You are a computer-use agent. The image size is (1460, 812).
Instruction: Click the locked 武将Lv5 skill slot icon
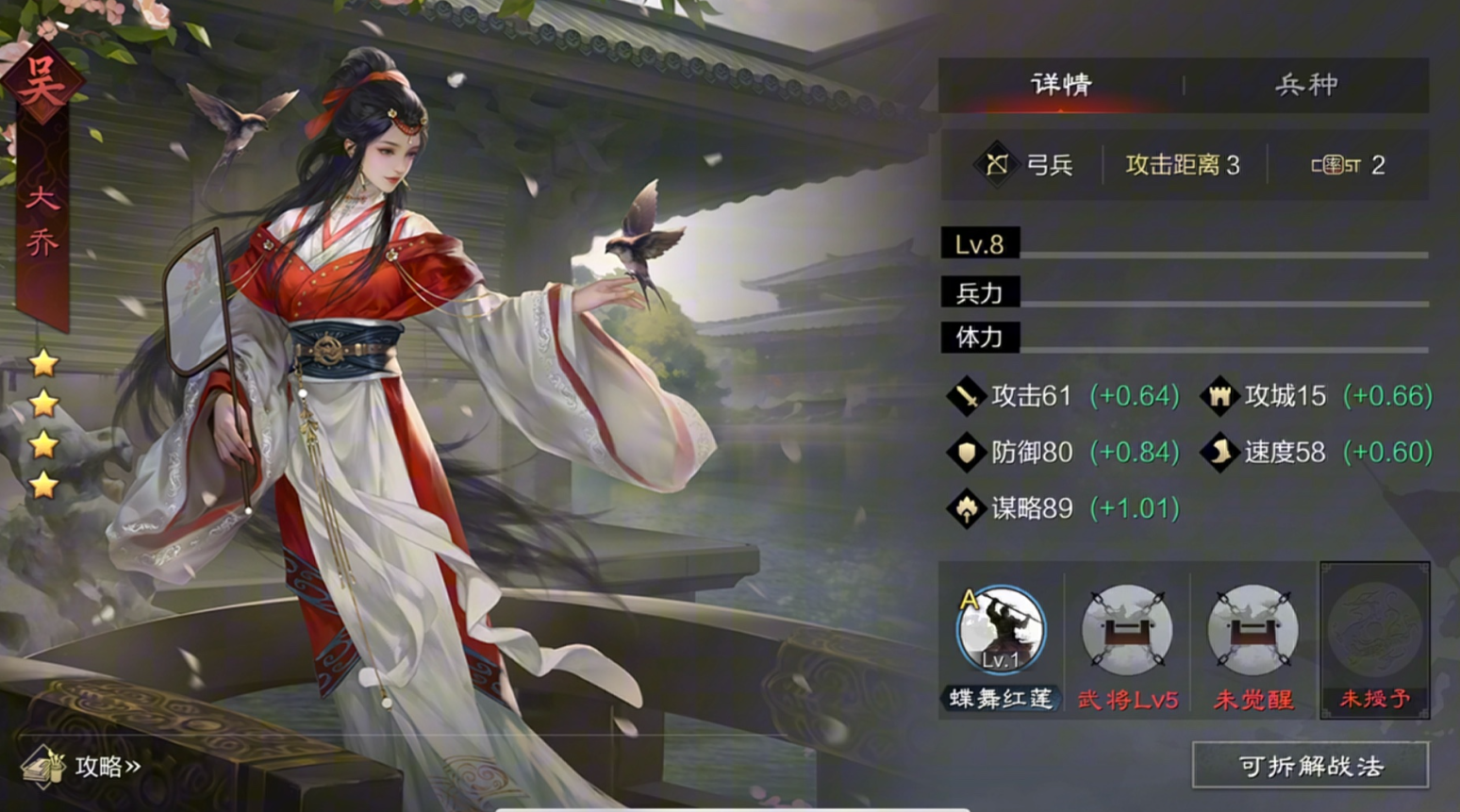pos(1126,632)
